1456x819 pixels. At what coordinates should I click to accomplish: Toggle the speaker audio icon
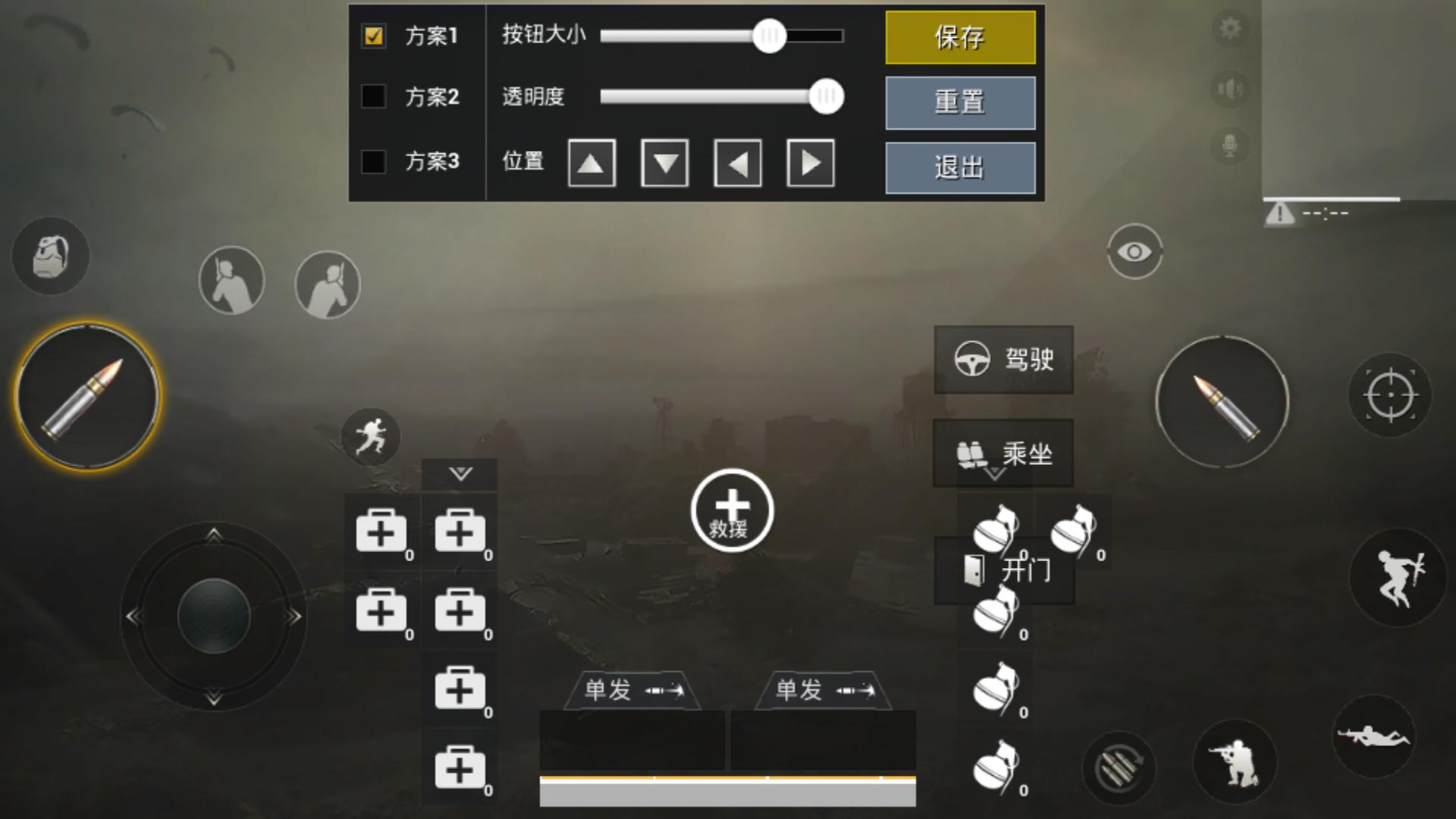coord(1229,87)
